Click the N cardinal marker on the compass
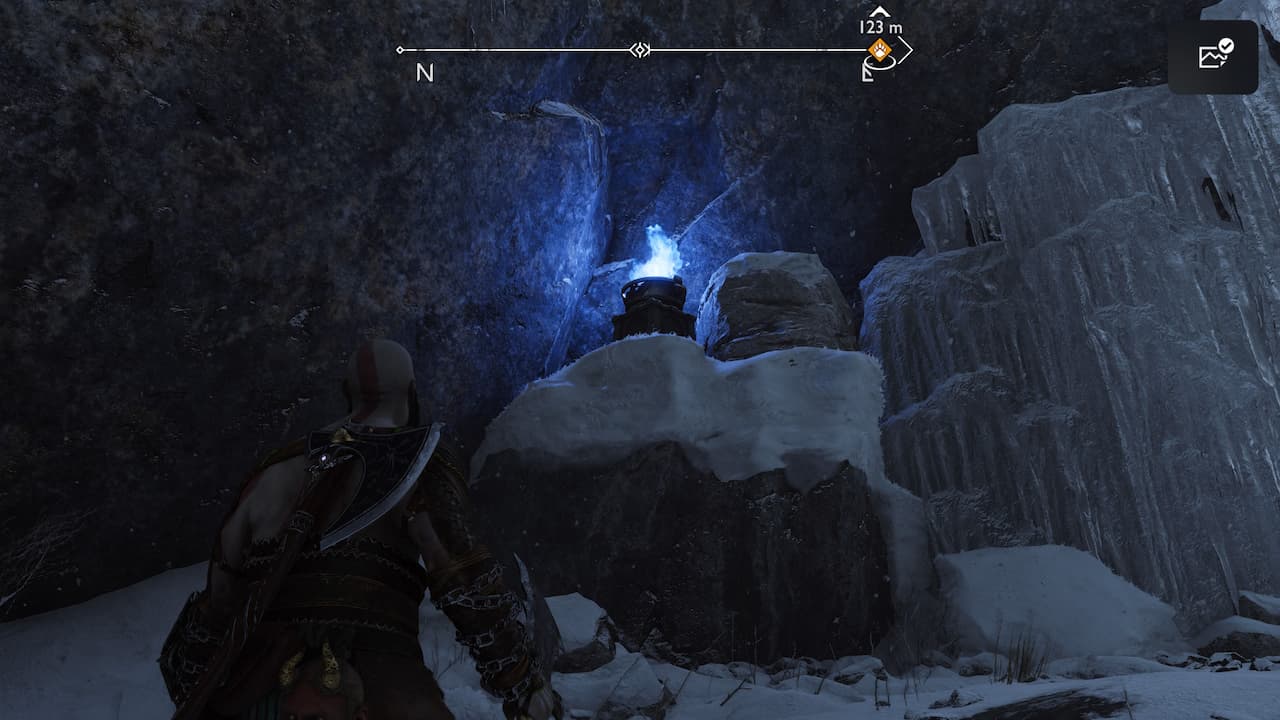 click(423, 70)
